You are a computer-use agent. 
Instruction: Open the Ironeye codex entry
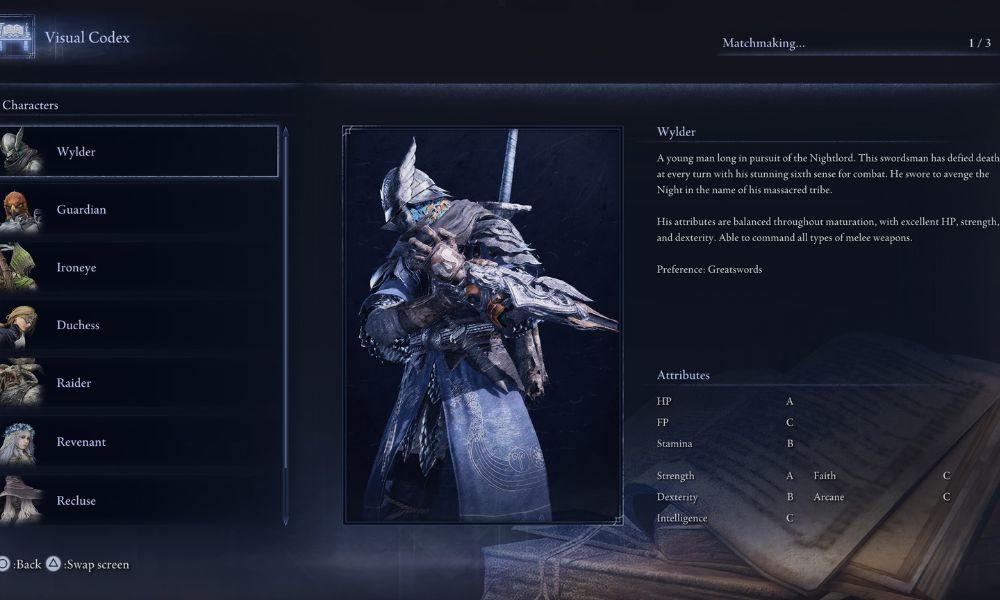(x=140, y=268)
